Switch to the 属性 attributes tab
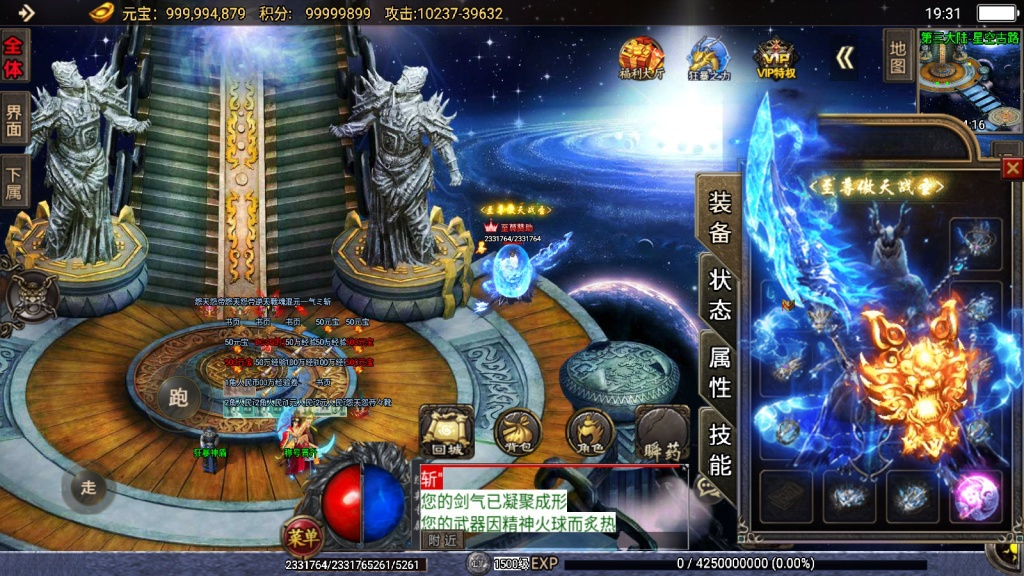 point(719,370)
